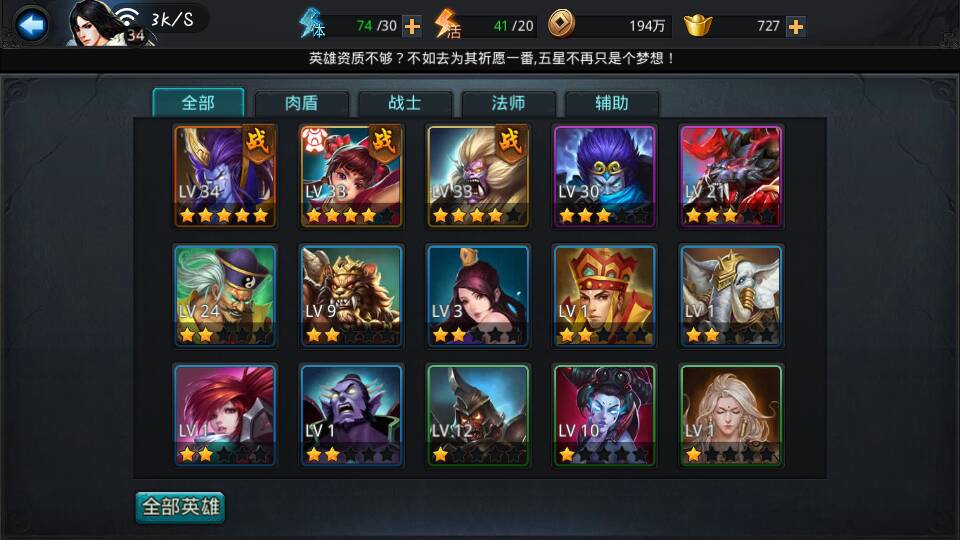Select the LV 30 purple monkey hero
960x540 pixels.
click(604, 176)
